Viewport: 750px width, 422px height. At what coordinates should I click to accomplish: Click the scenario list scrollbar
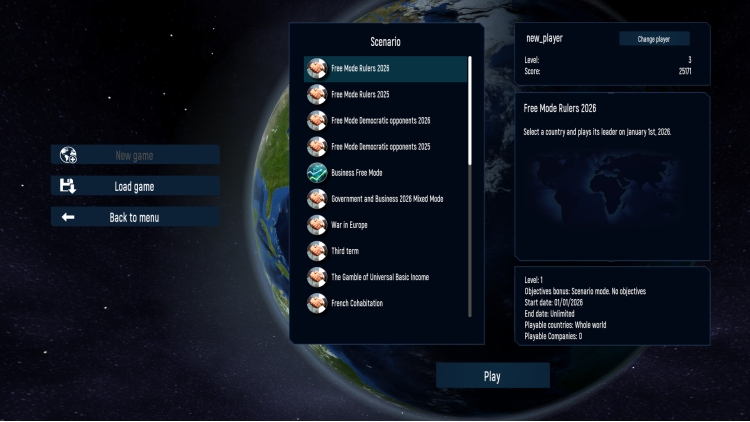[470, 110]
